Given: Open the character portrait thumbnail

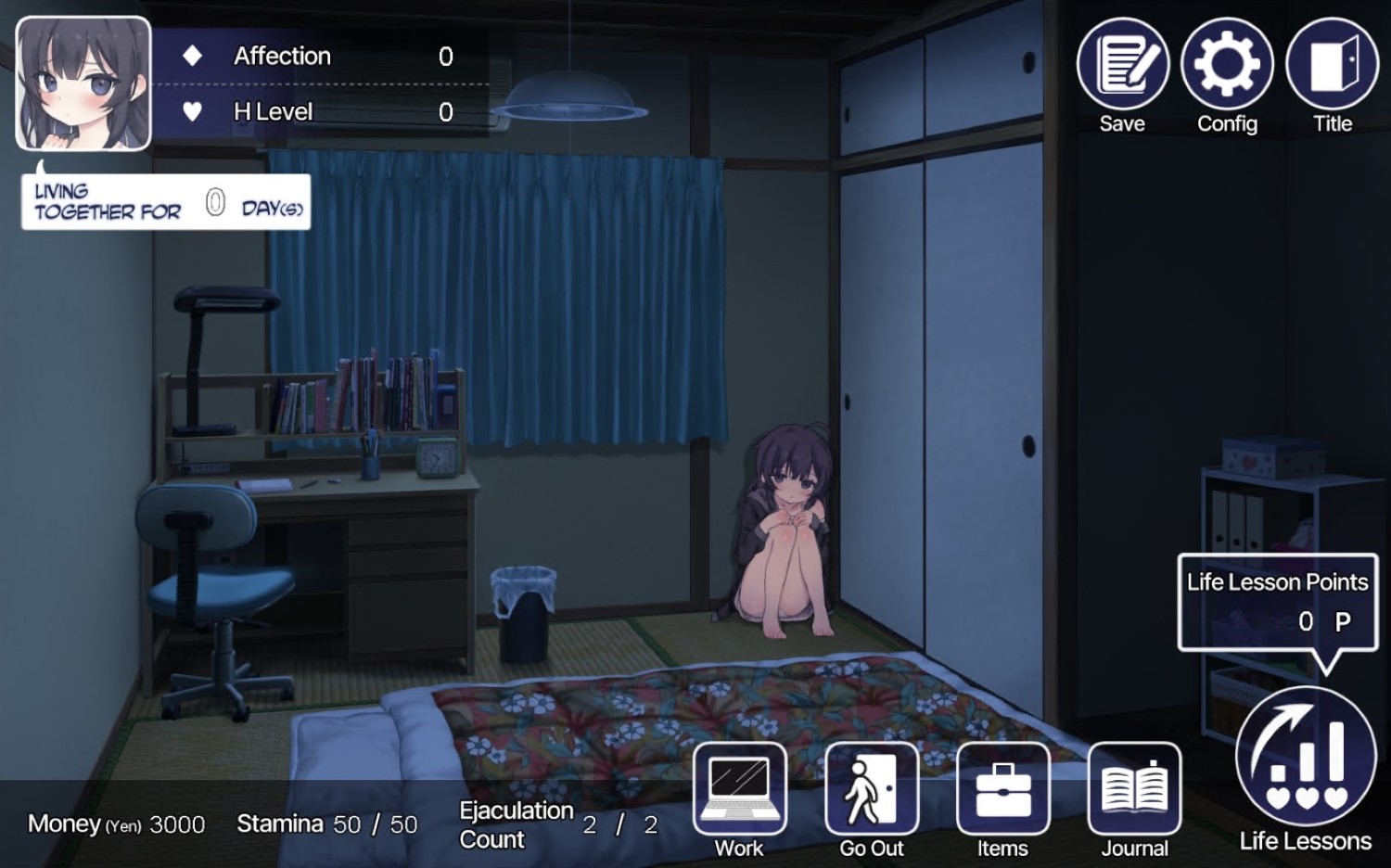Looking at the screenshot, I should (x=82, y=83).
